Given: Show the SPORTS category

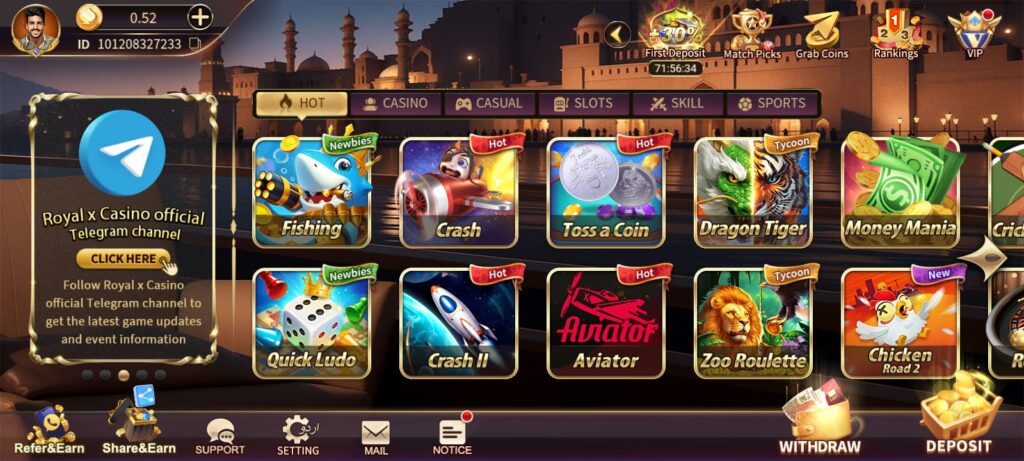Looking at the screenshot, I should click(771, 103).
